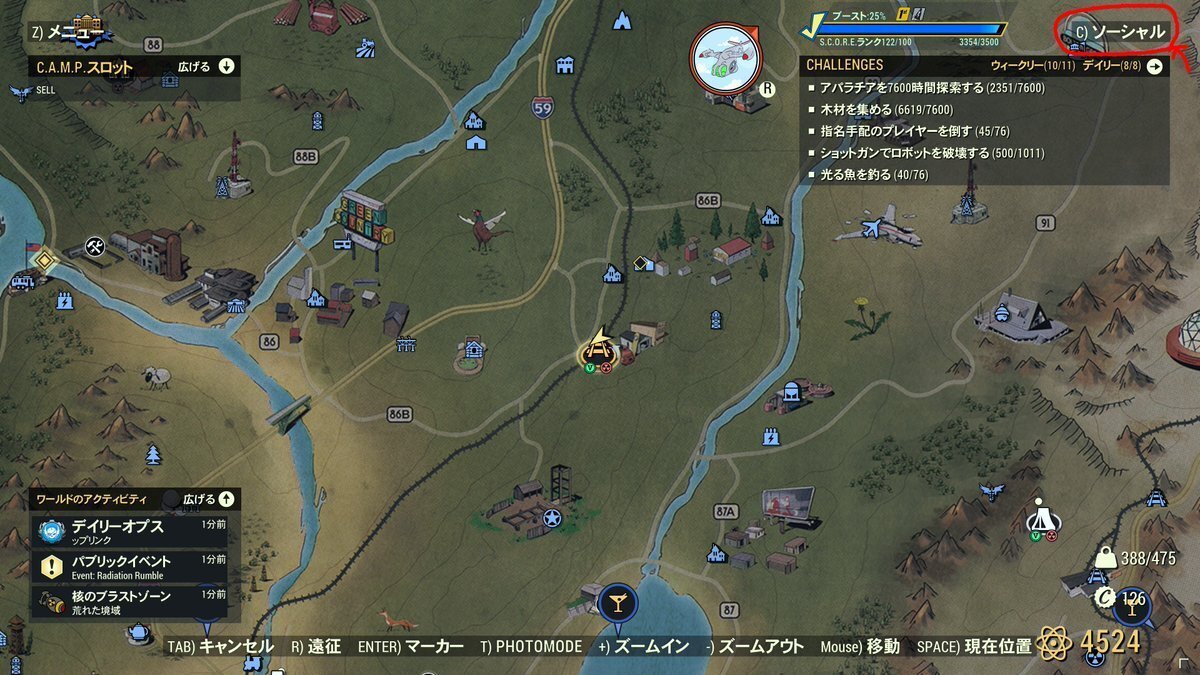
Task: Select the cocktail glass map marker
Action: click(x=618, y=601)
